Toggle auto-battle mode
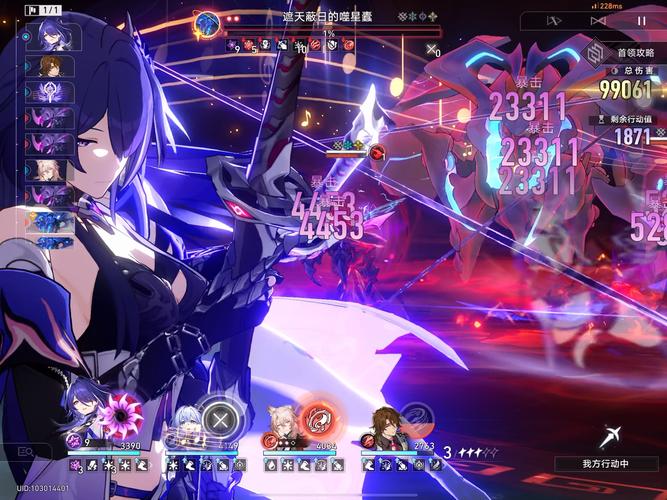This screenshot has height=500, width=667. (556, 20)
